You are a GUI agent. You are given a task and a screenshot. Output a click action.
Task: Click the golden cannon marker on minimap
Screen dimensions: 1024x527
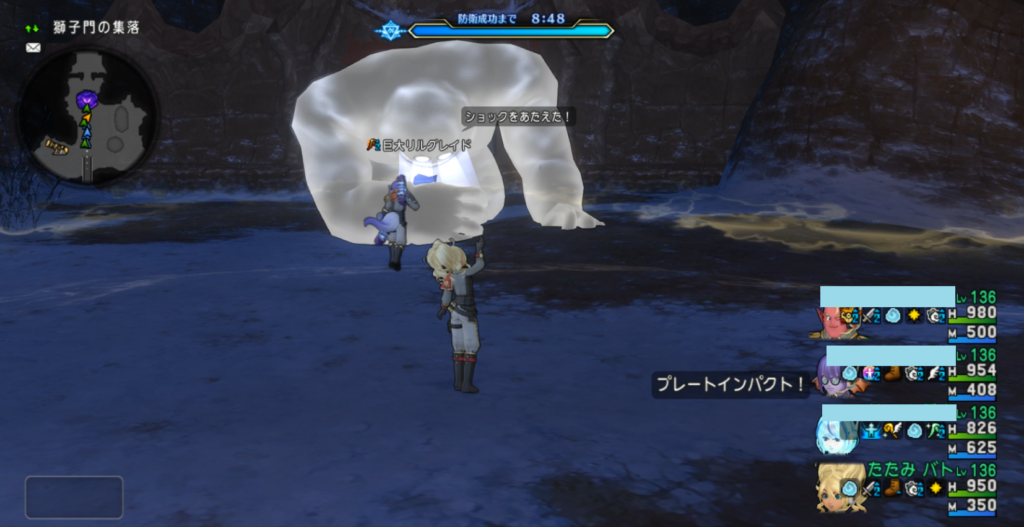[56, 146]
